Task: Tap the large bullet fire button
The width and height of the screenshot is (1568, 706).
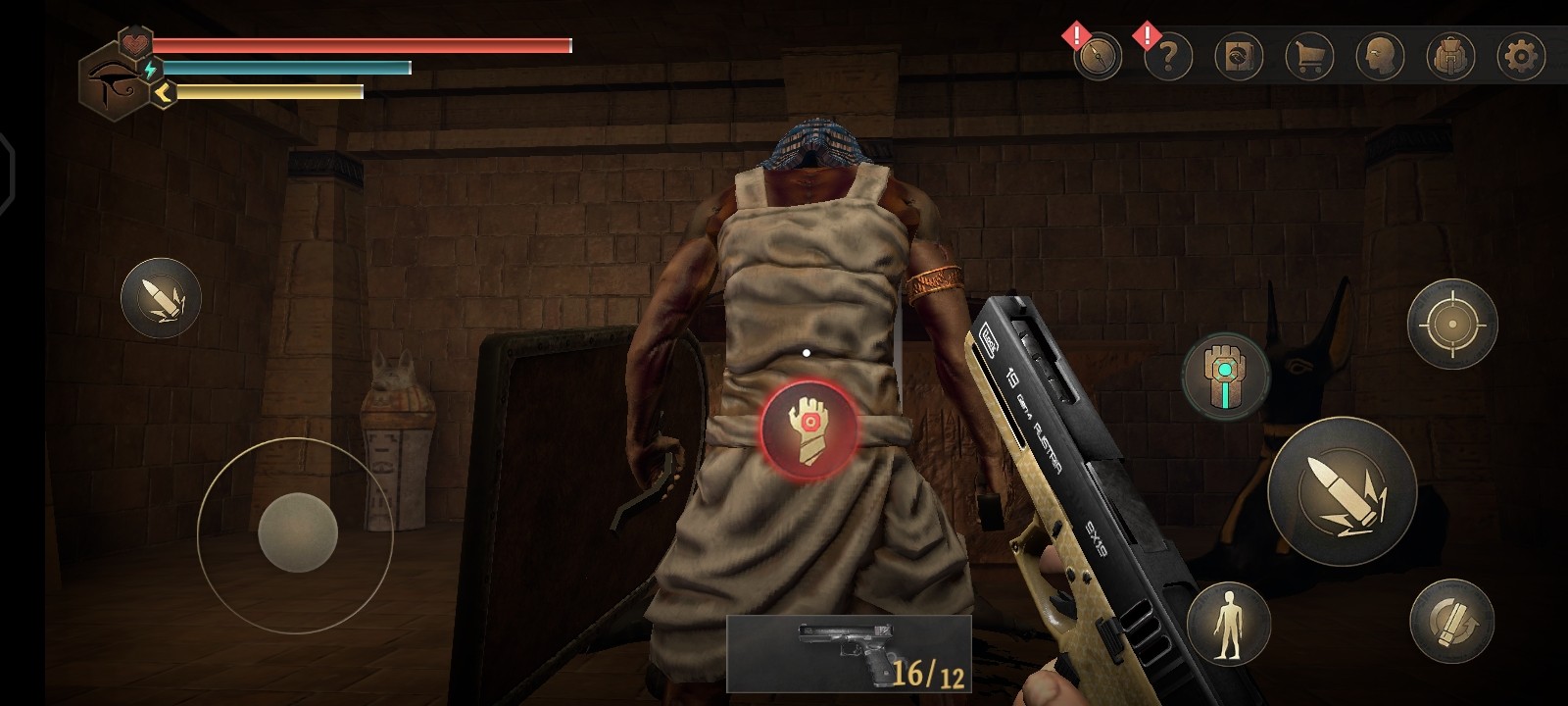Action: pyautogui.click(x=1342, y=491)
